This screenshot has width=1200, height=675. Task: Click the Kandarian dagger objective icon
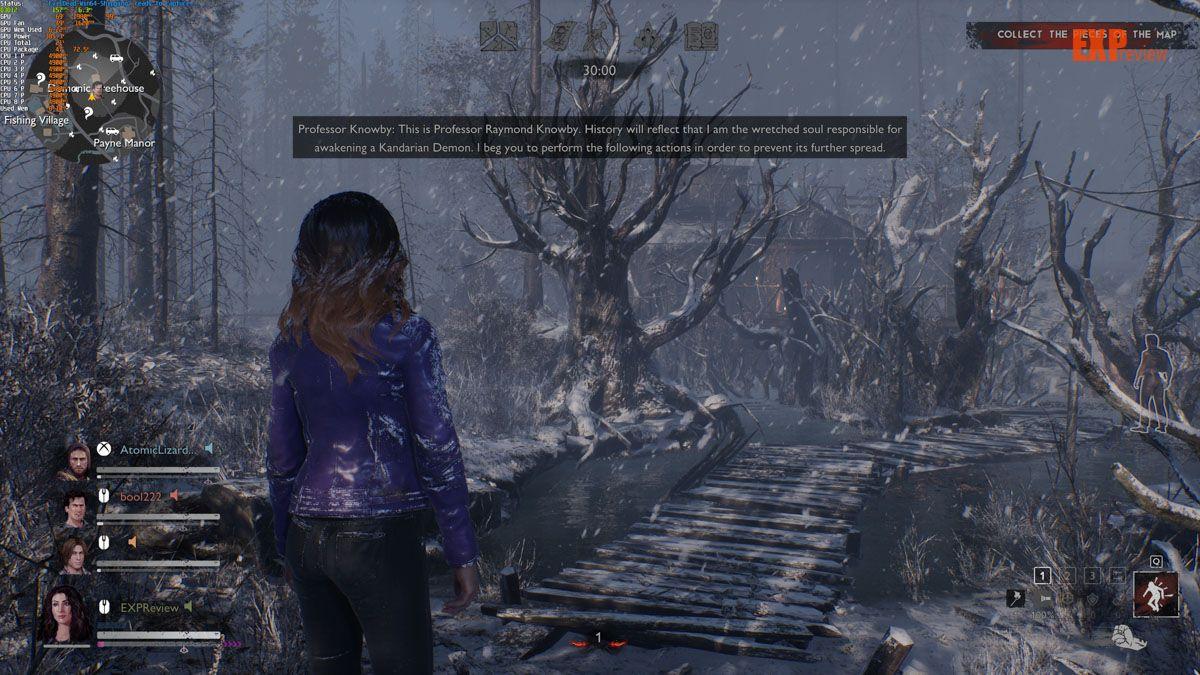coord(598,36)
